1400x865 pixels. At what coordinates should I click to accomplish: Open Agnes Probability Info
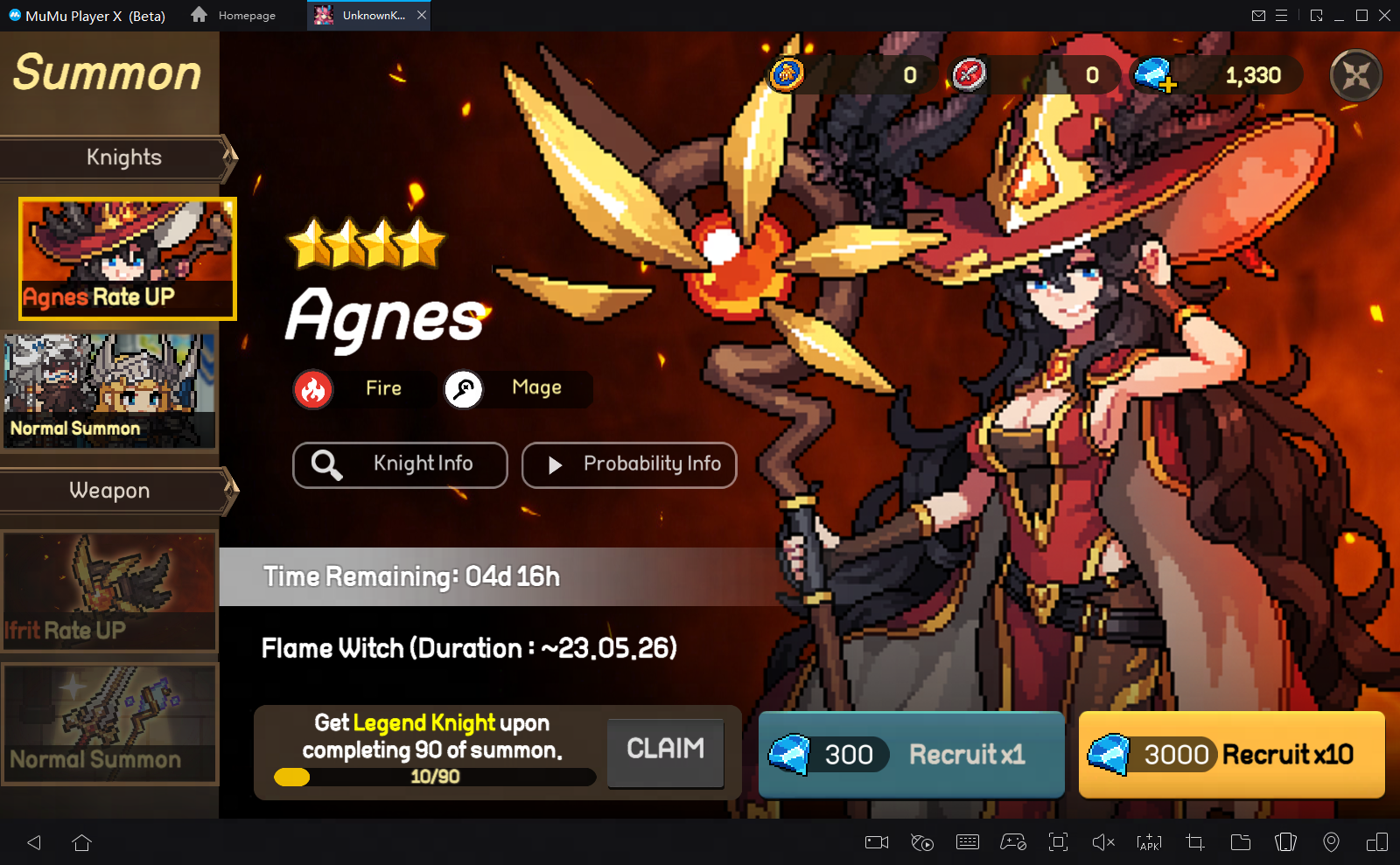pyautogui.click(x=629, y=464)
